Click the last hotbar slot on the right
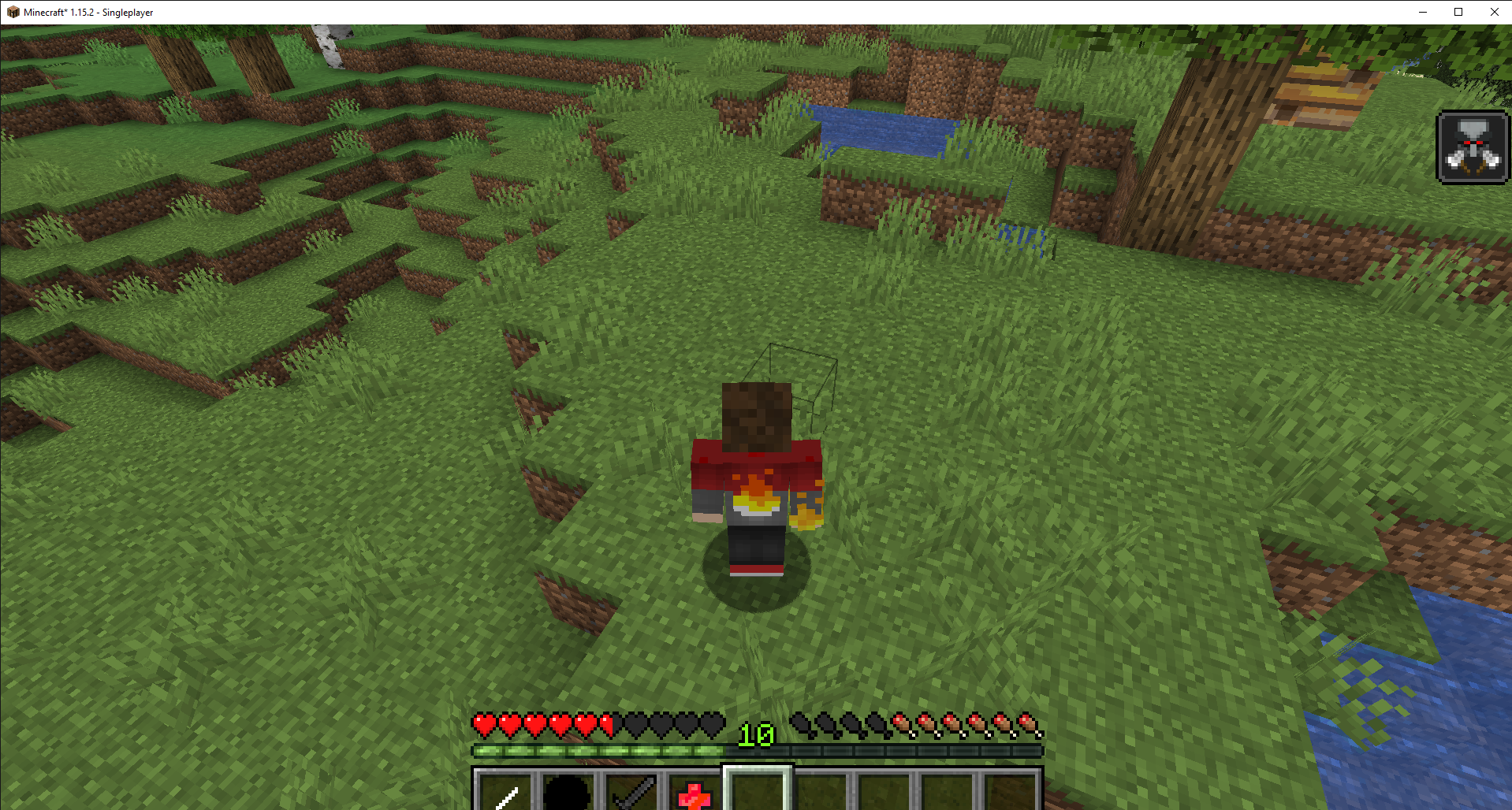 [x=1009, y=792]
